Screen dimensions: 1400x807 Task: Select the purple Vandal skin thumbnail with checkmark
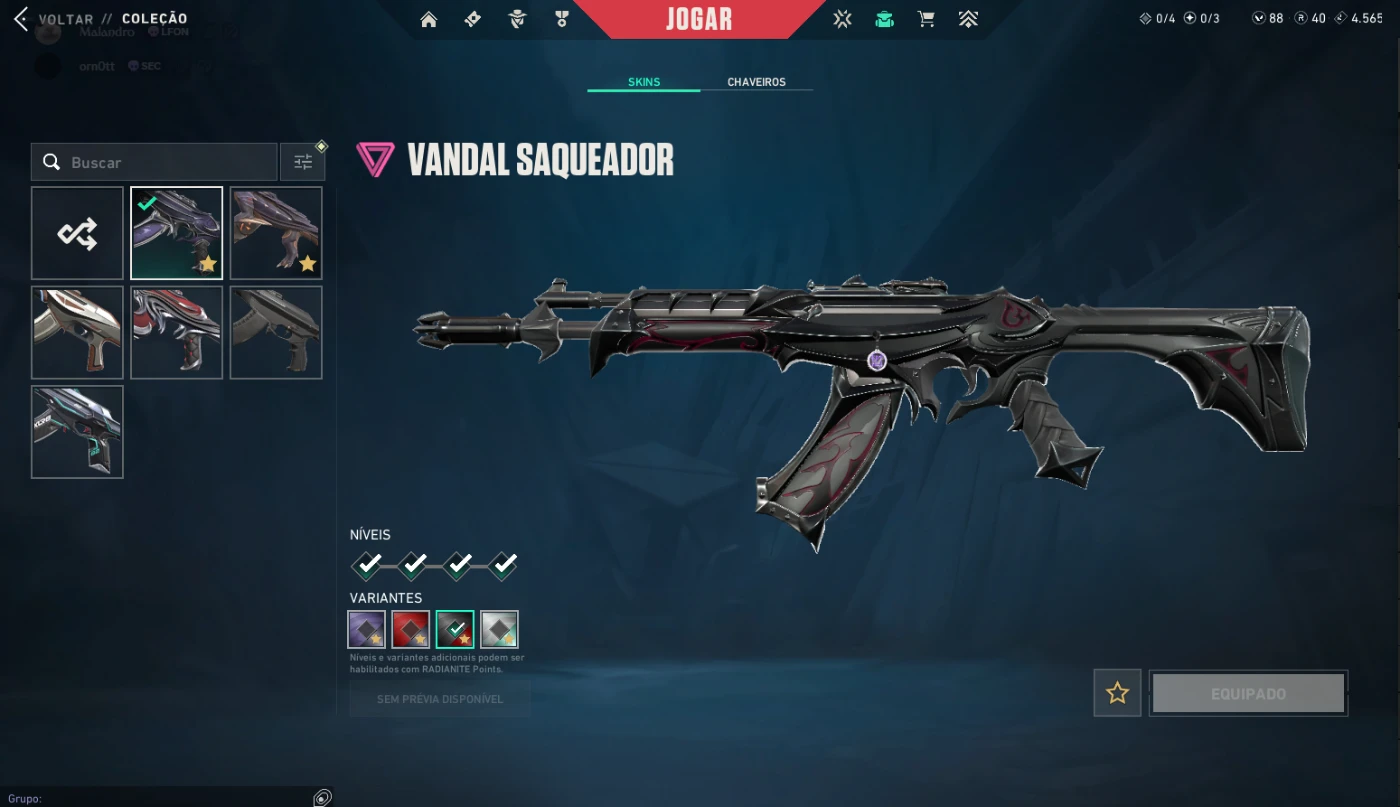pyautogui.click(x=177, y=233)
